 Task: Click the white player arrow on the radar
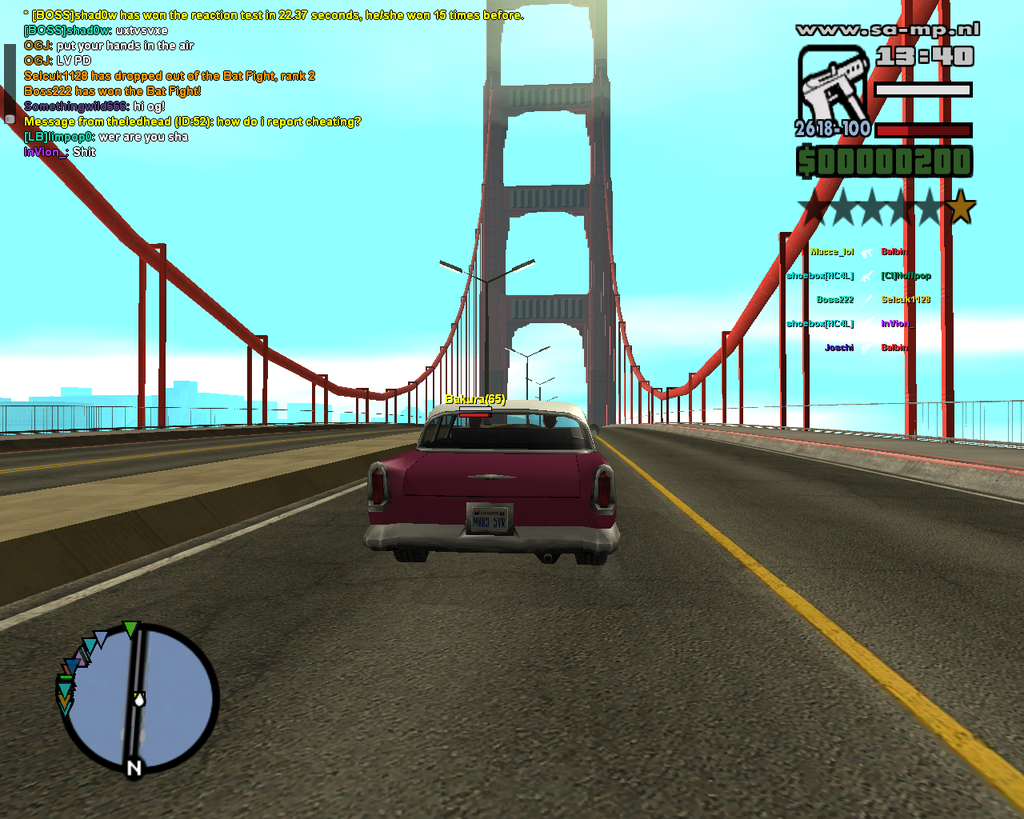[x=138, y=699]
